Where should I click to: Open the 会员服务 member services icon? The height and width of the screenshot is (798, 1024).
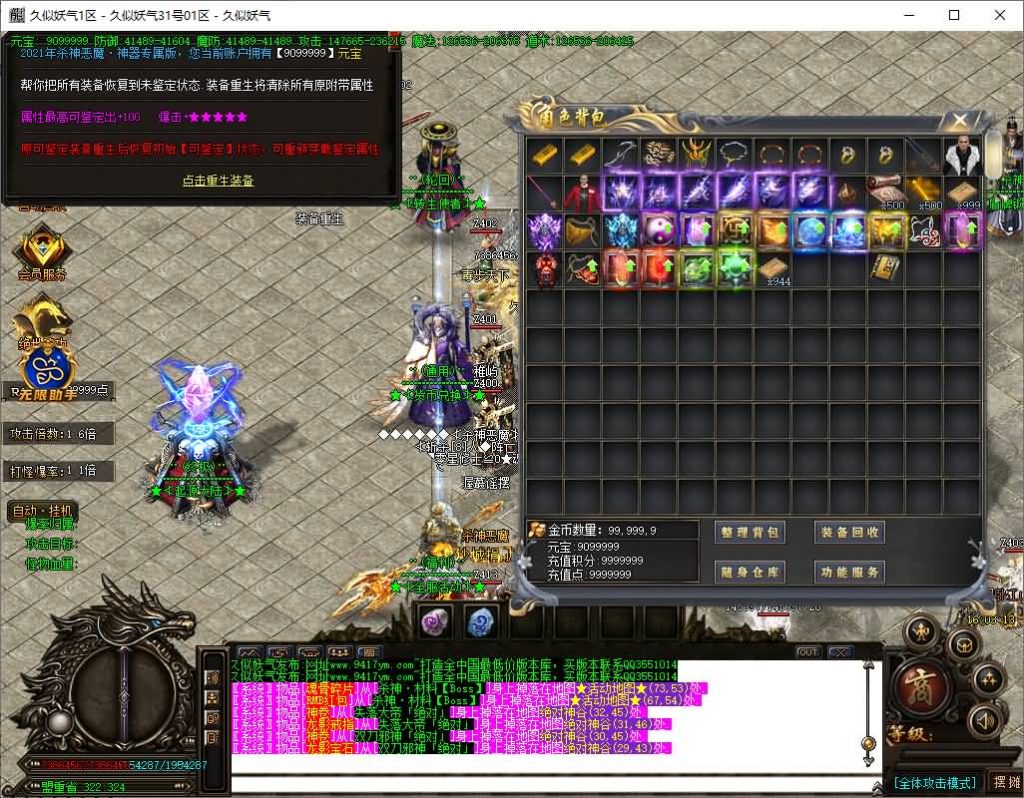point(42,253)
